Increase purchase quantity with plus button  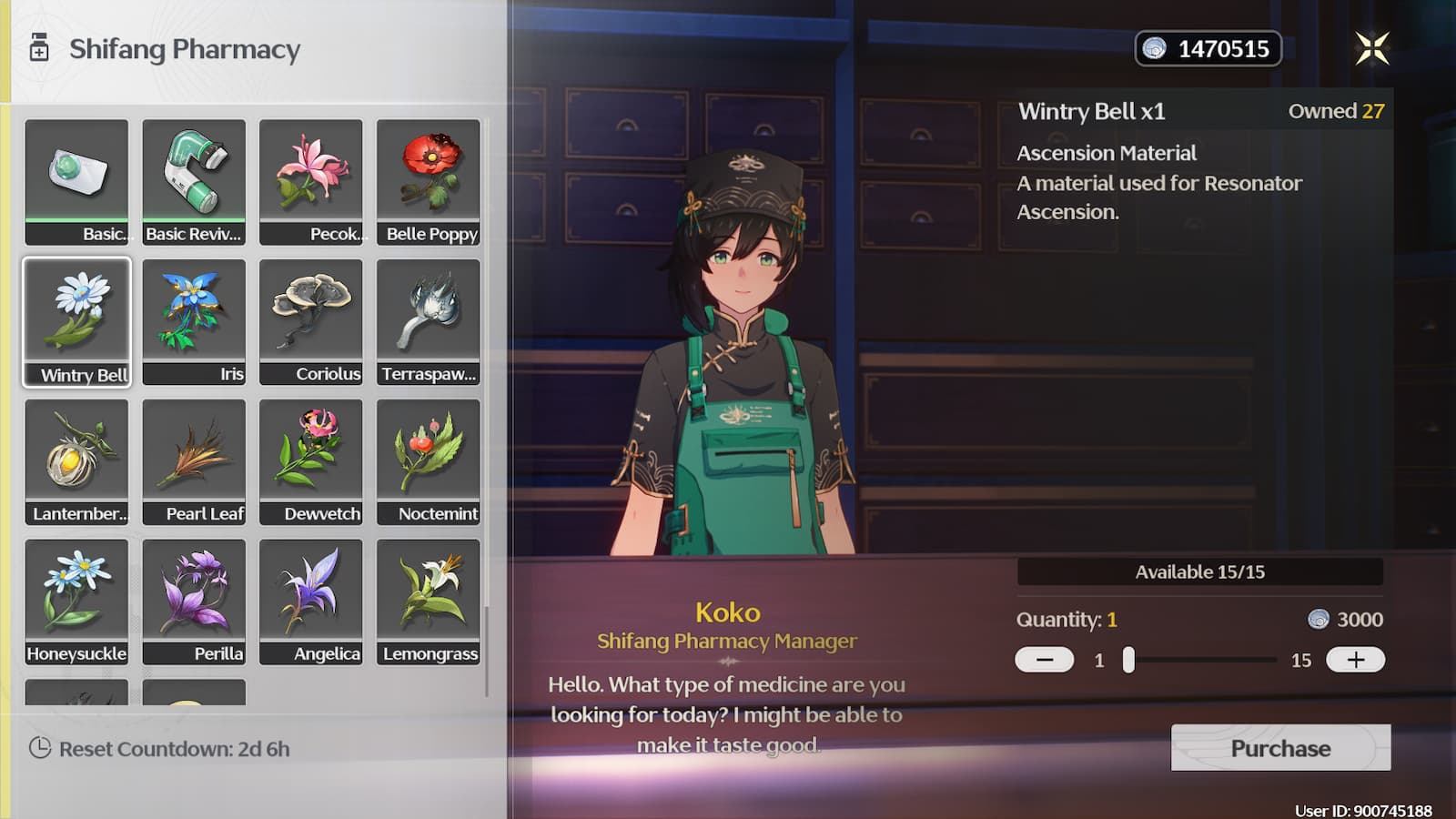tap(1355, 660)
